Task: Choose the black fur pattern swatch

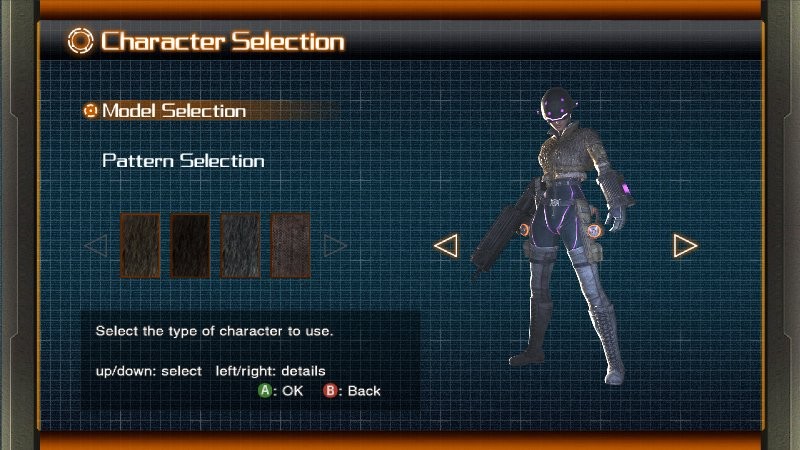Action: [x=190, y=245]
